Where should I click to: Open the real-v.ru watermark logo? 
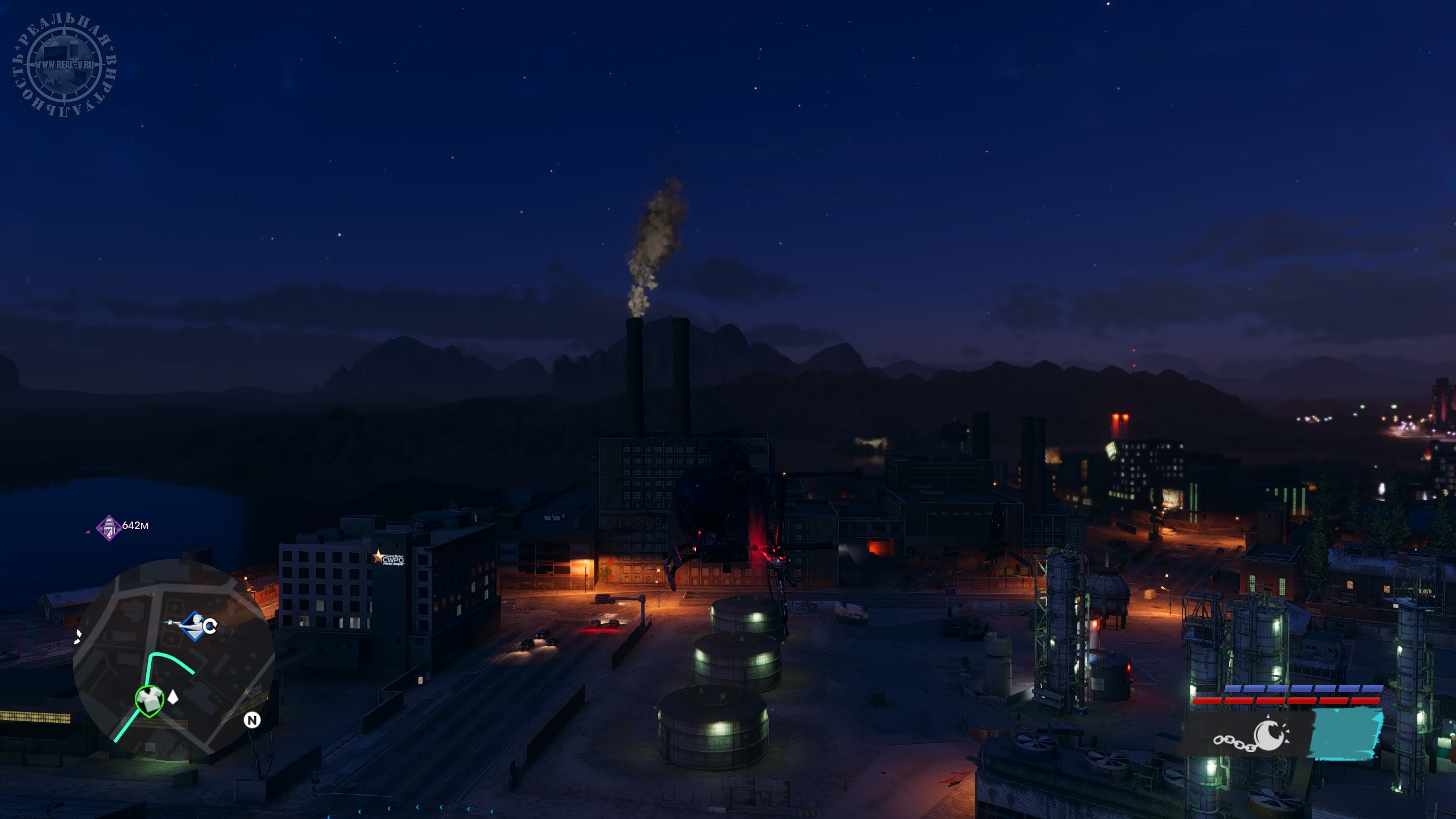click(64, 64)
